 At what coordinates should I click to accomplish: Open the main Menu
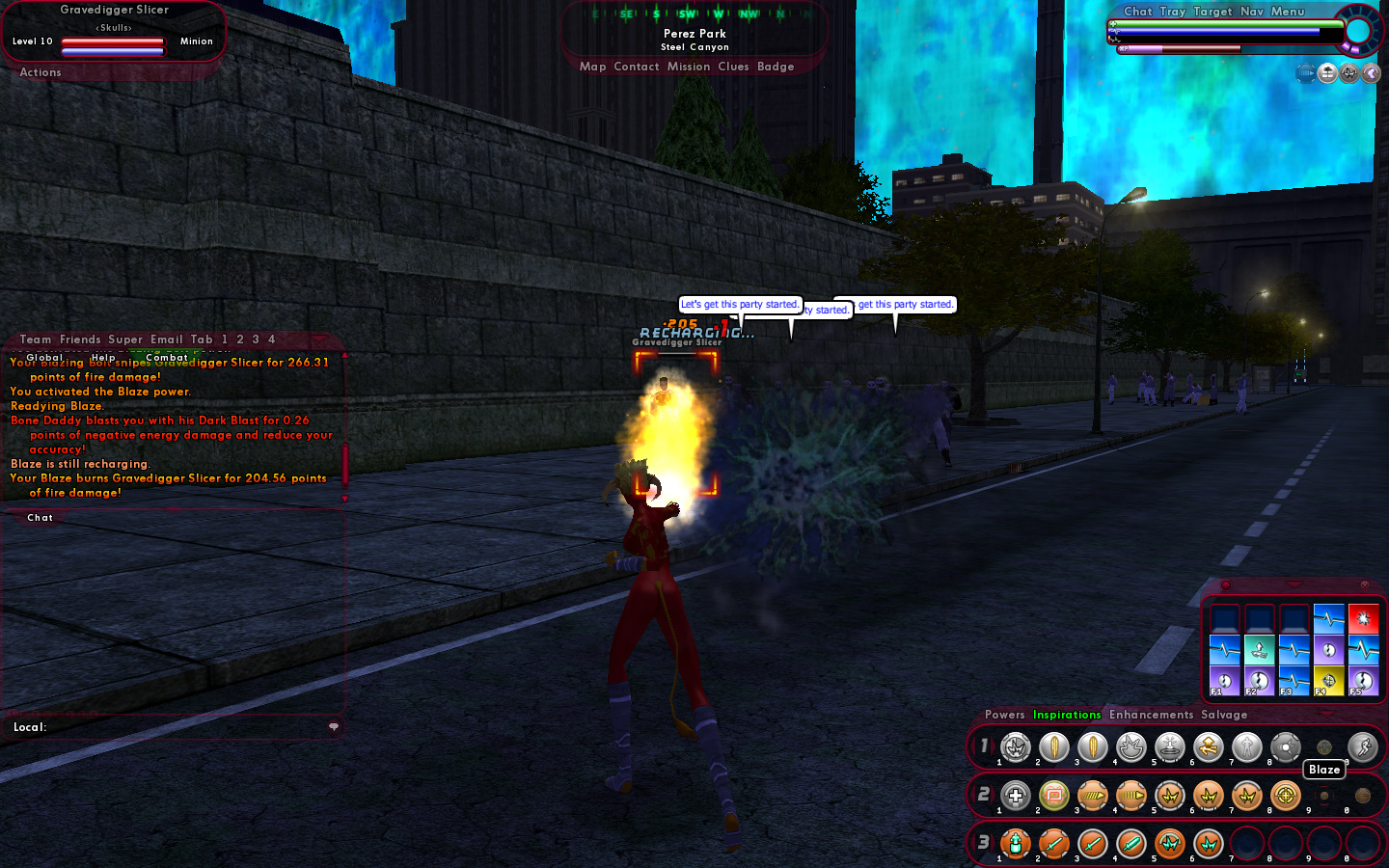[1288, 12]
